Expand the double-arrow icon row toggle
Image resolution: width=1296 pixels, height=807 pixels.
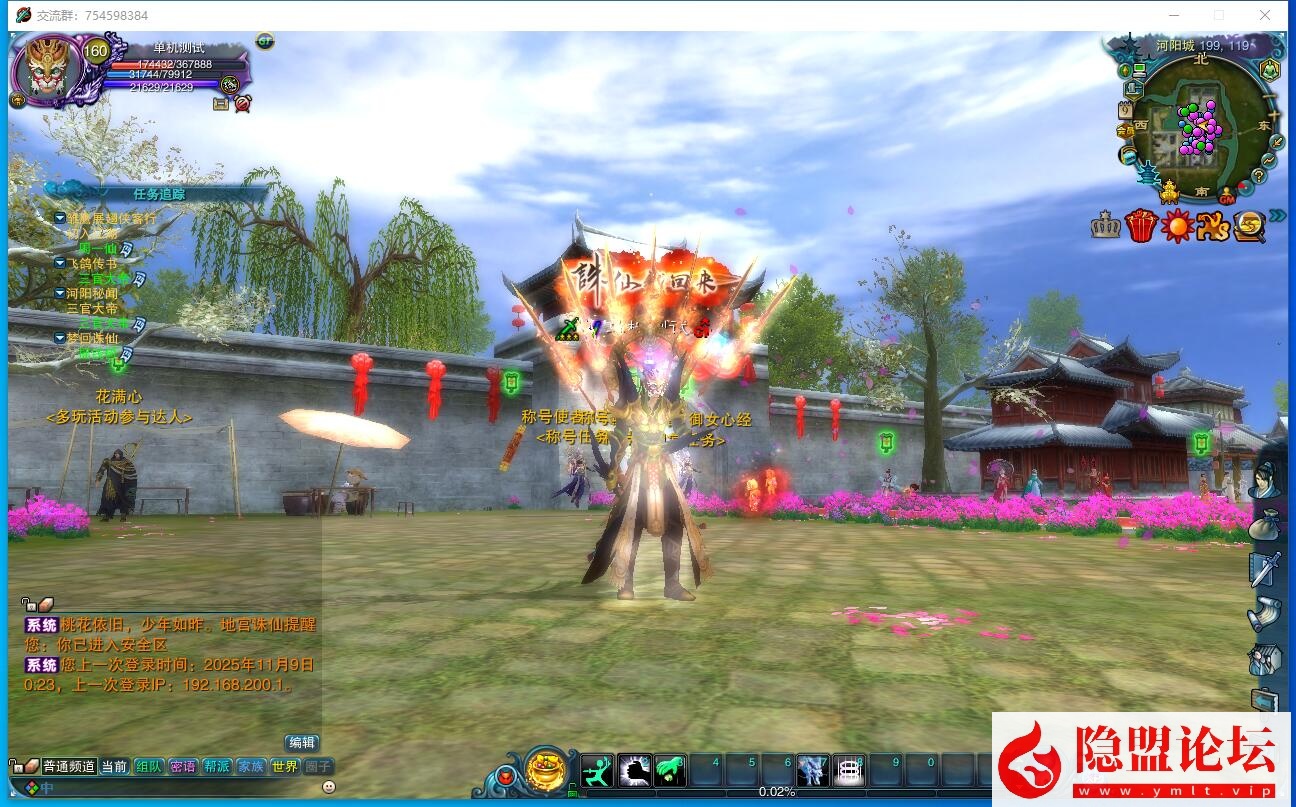tap(1277, 216)
